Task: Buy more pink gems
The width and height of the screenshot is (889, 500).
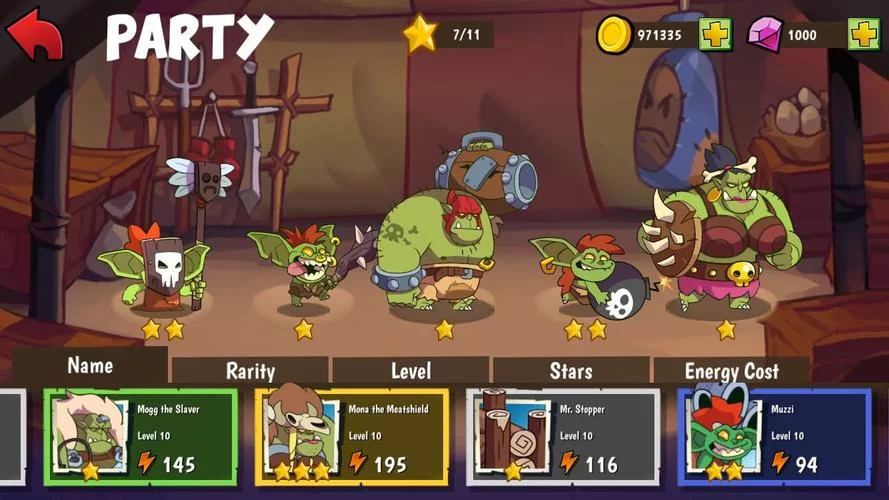Action: coord(863,35)
